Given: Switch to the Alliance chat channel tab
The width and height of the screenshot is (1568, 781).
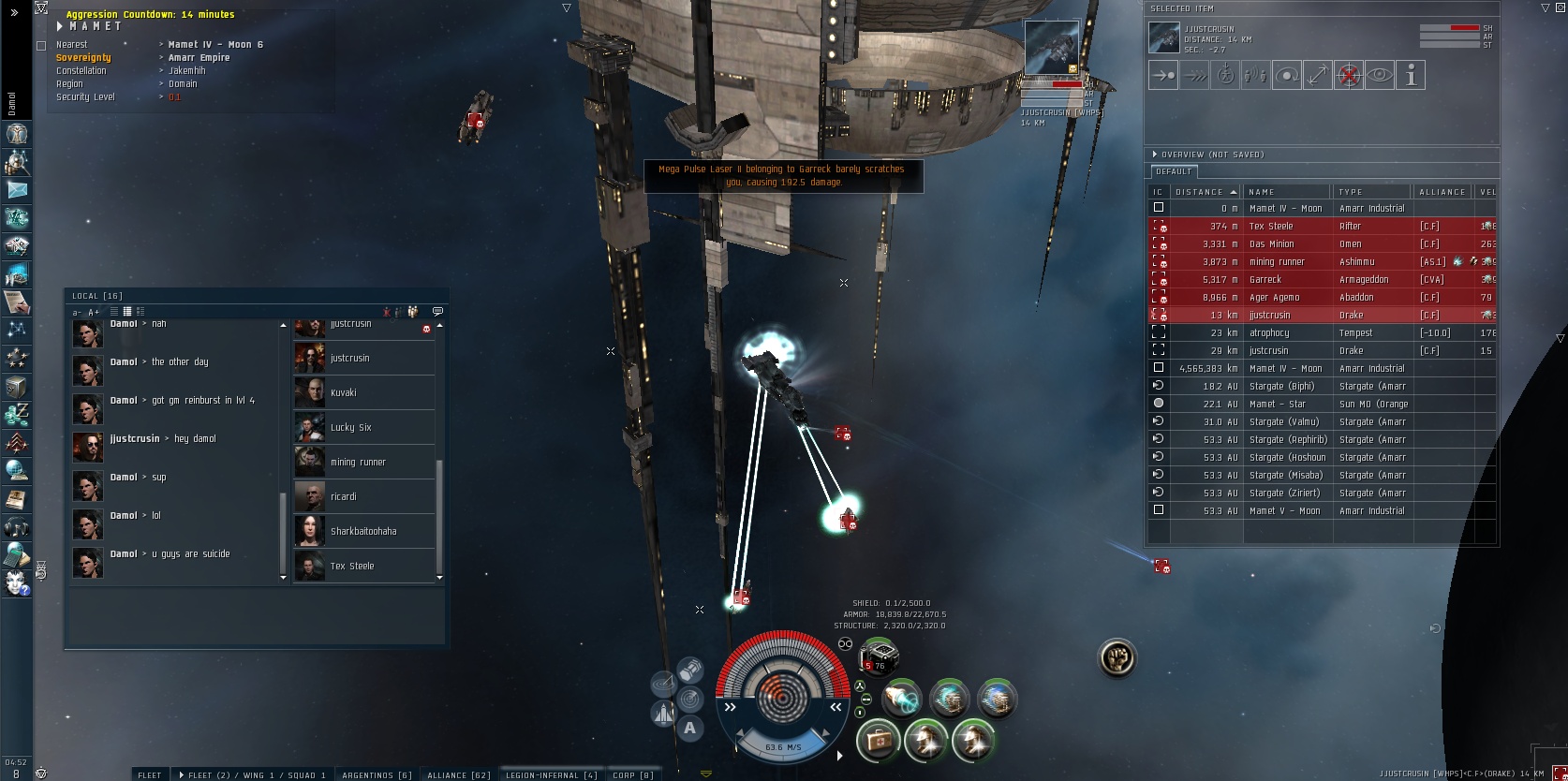Looking at the screenshot, I should coord(458,774).
